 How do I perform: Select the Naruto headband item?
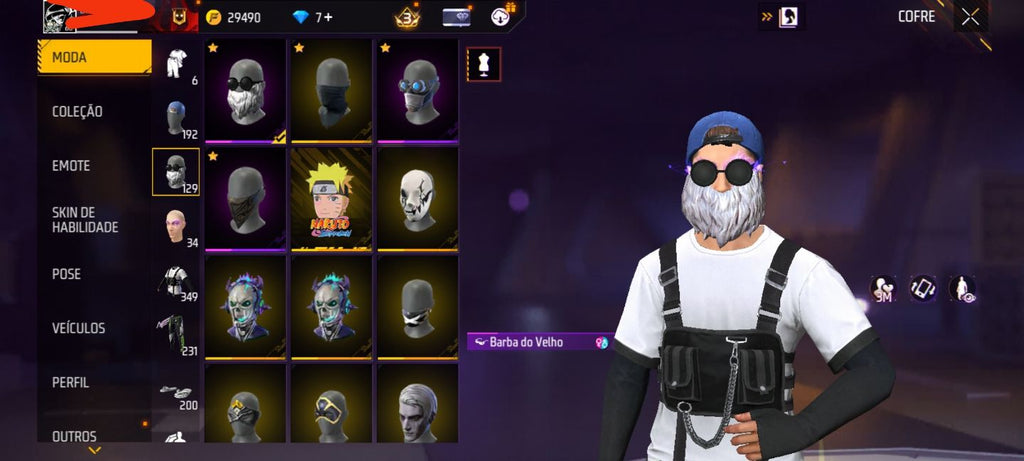(x=330, y=198)
